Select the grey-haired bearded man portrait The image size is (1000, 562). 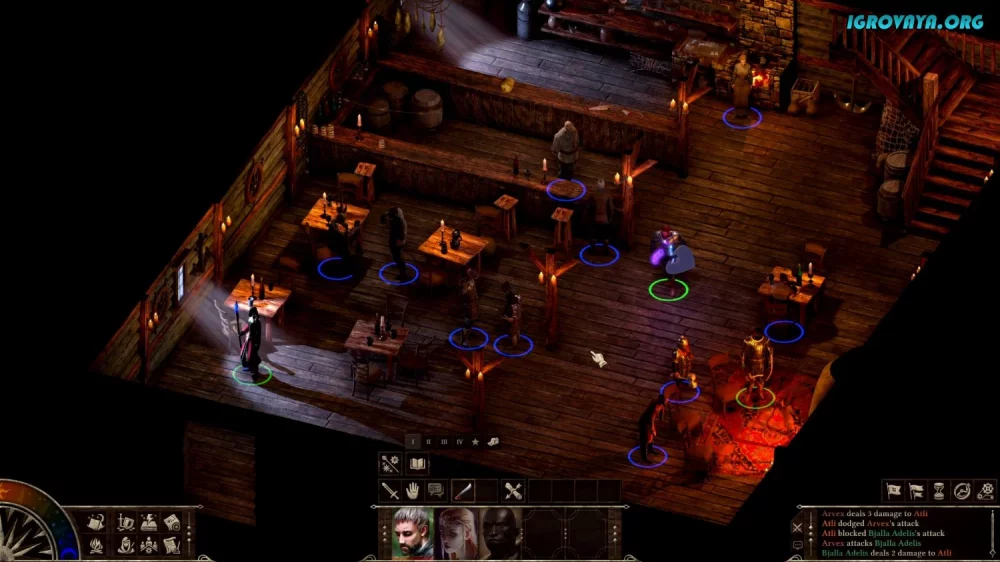tap(413, 533)
